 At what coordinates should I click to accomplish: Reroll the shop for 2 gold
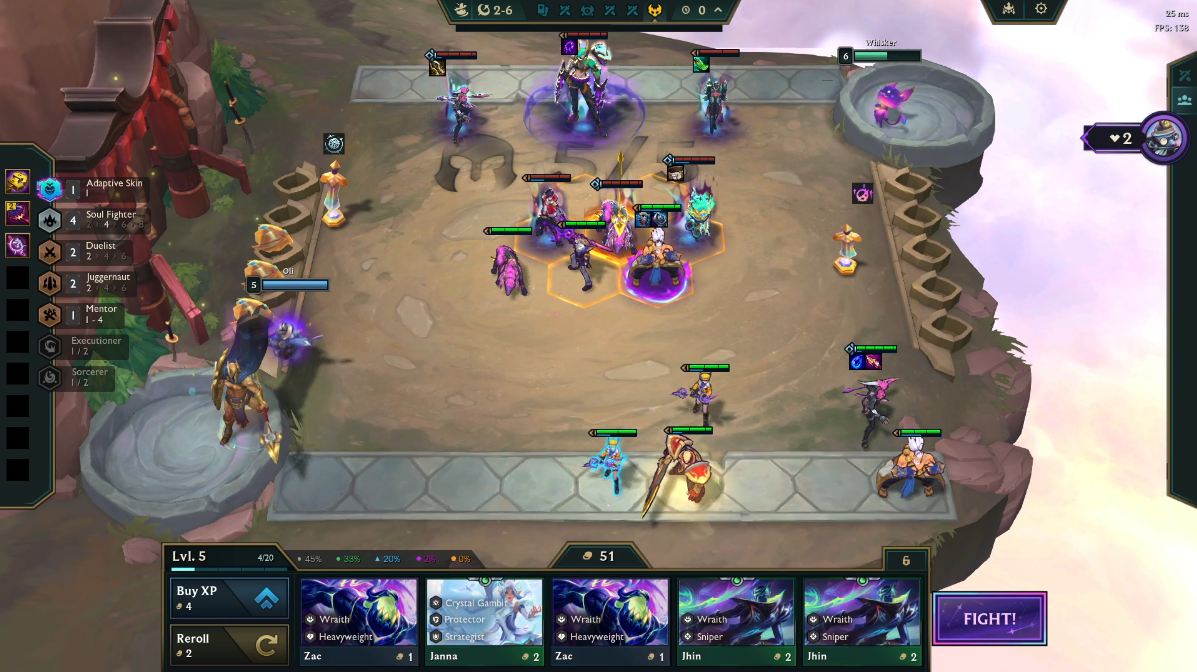(230, 645)
